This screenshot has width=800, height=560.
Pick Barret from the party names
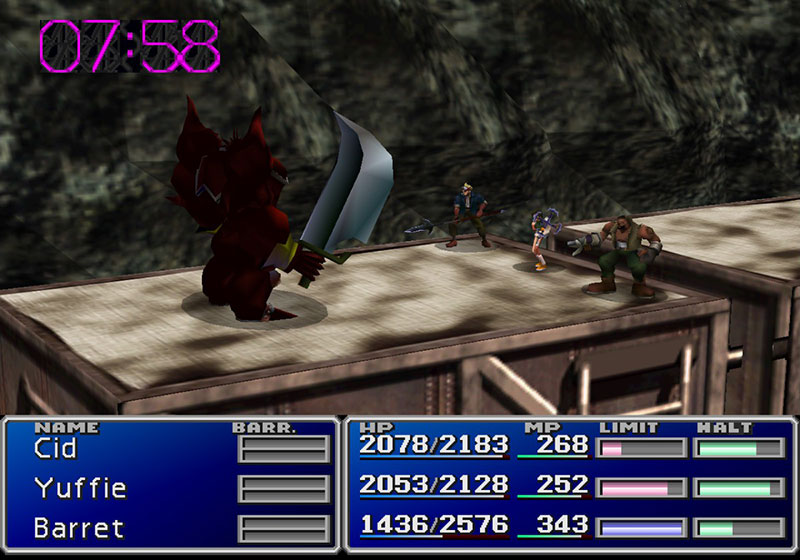tap(77, 526)
